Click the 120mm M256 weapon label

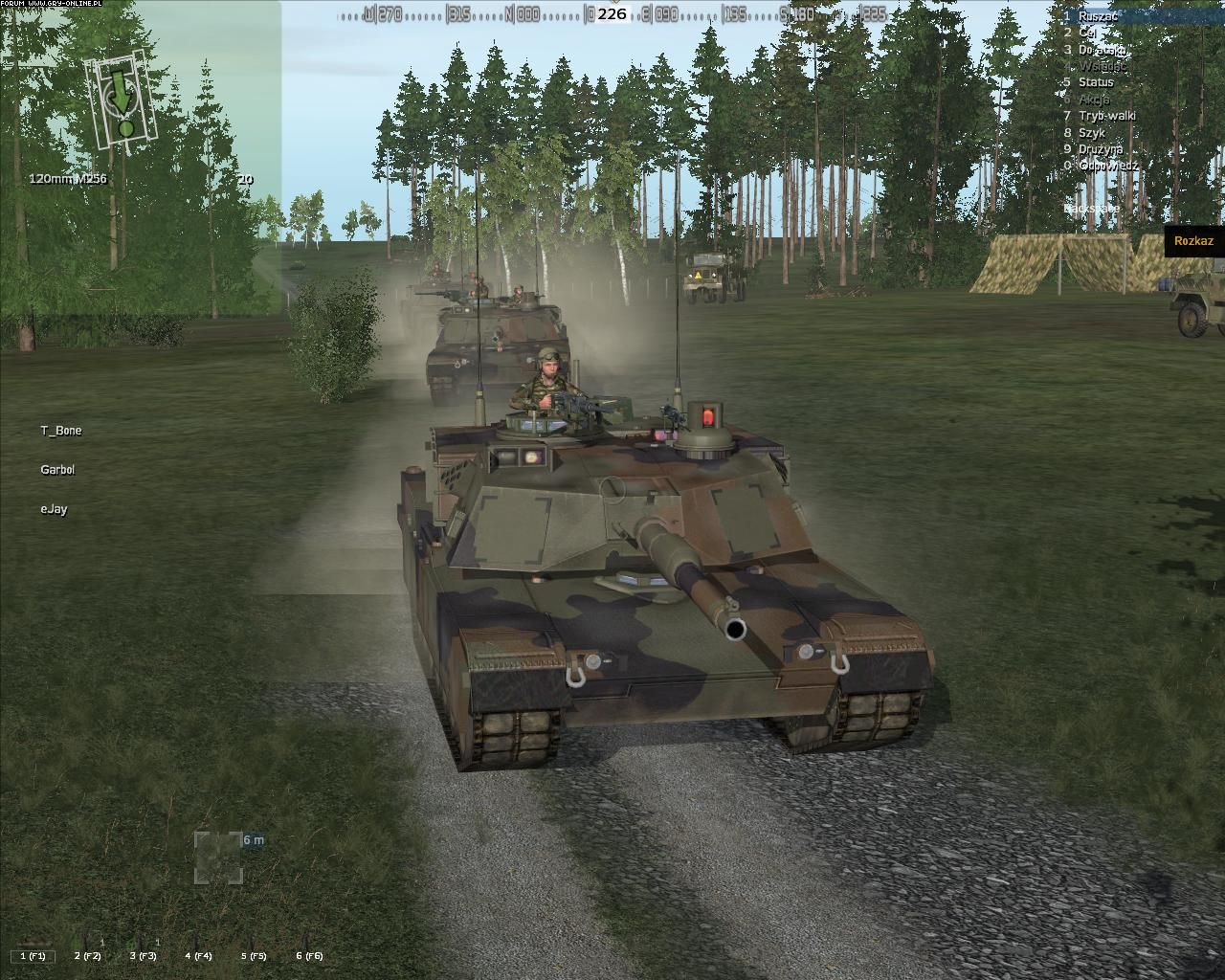pos(68,179)
